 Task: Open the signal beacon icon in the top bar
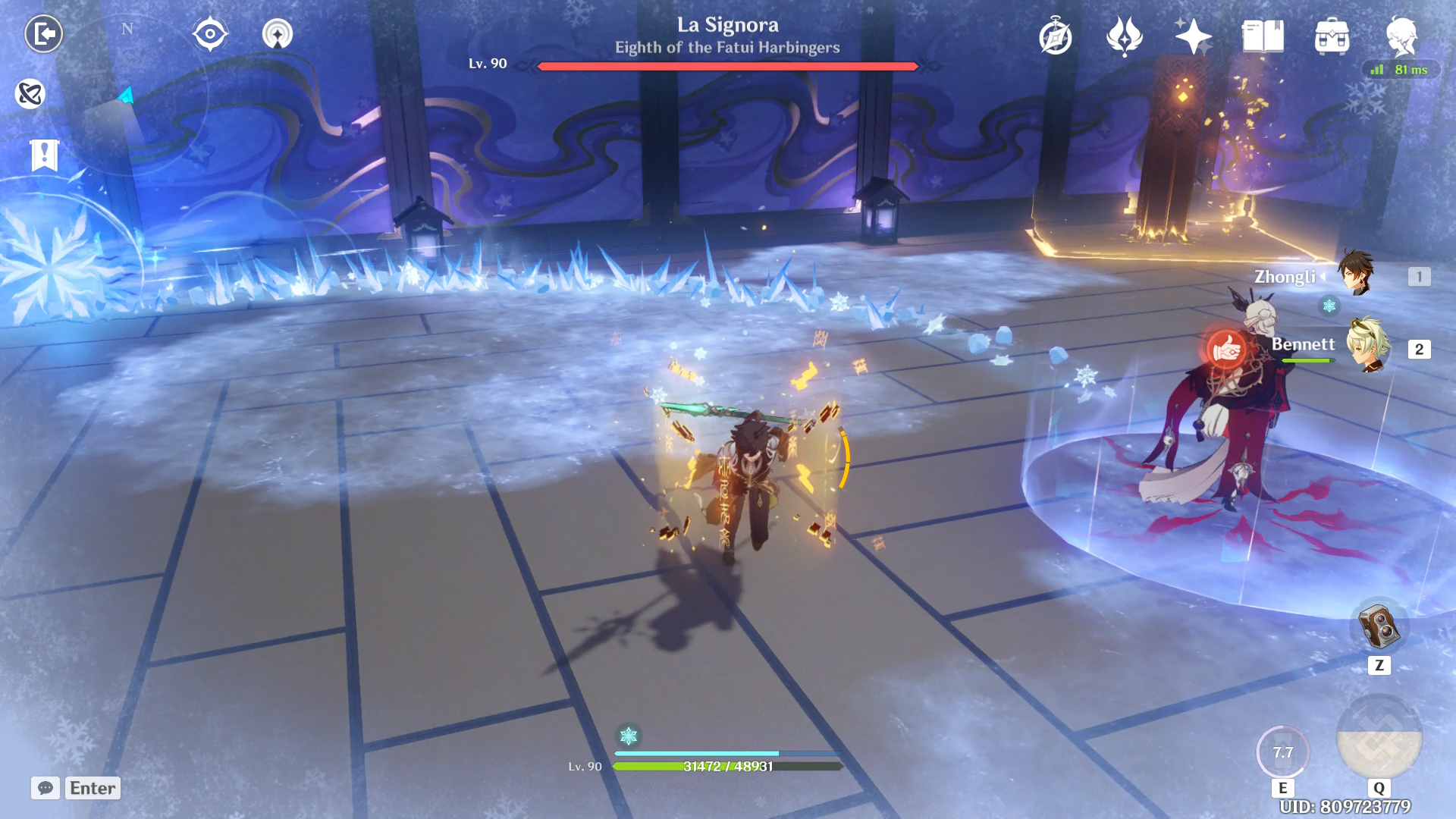278,34
